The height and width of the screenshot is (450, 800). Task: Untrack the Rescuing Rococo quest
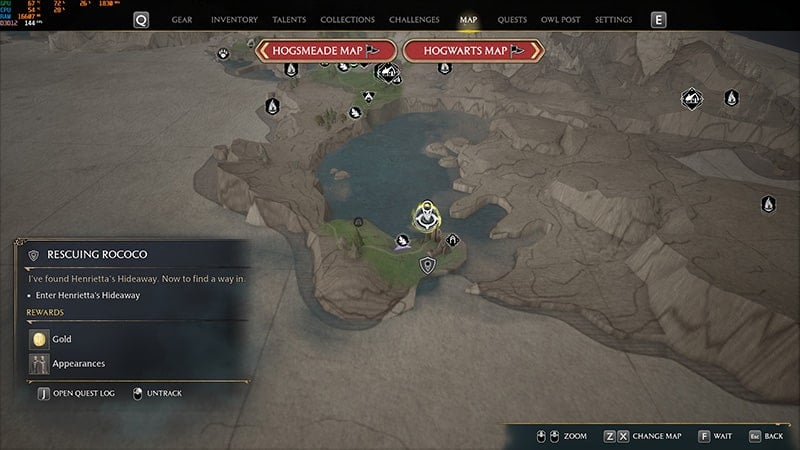click(158, 393)
